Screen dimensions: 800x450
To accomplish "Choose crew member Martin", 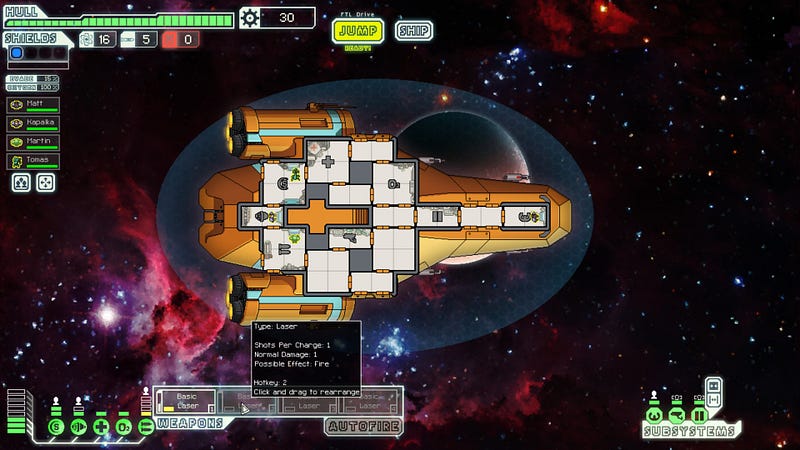I will pos(32,142).
